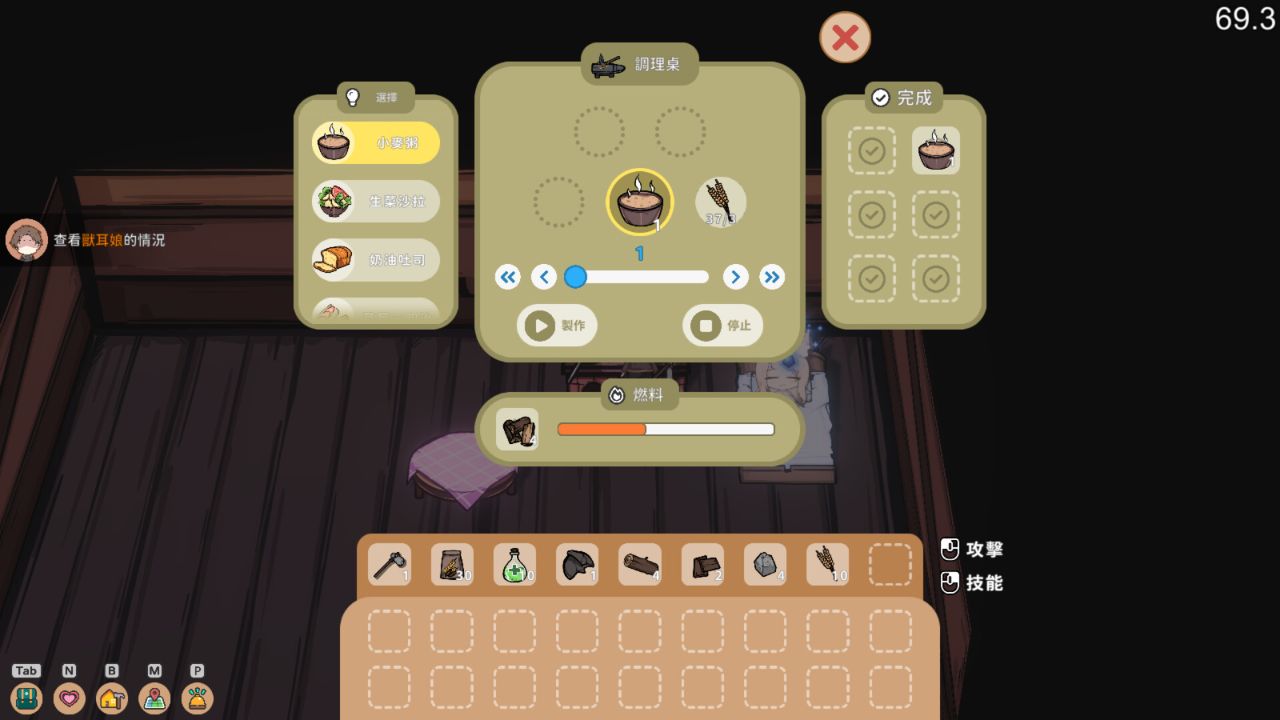Click the right chevron to increase quantity

(736, 277)
